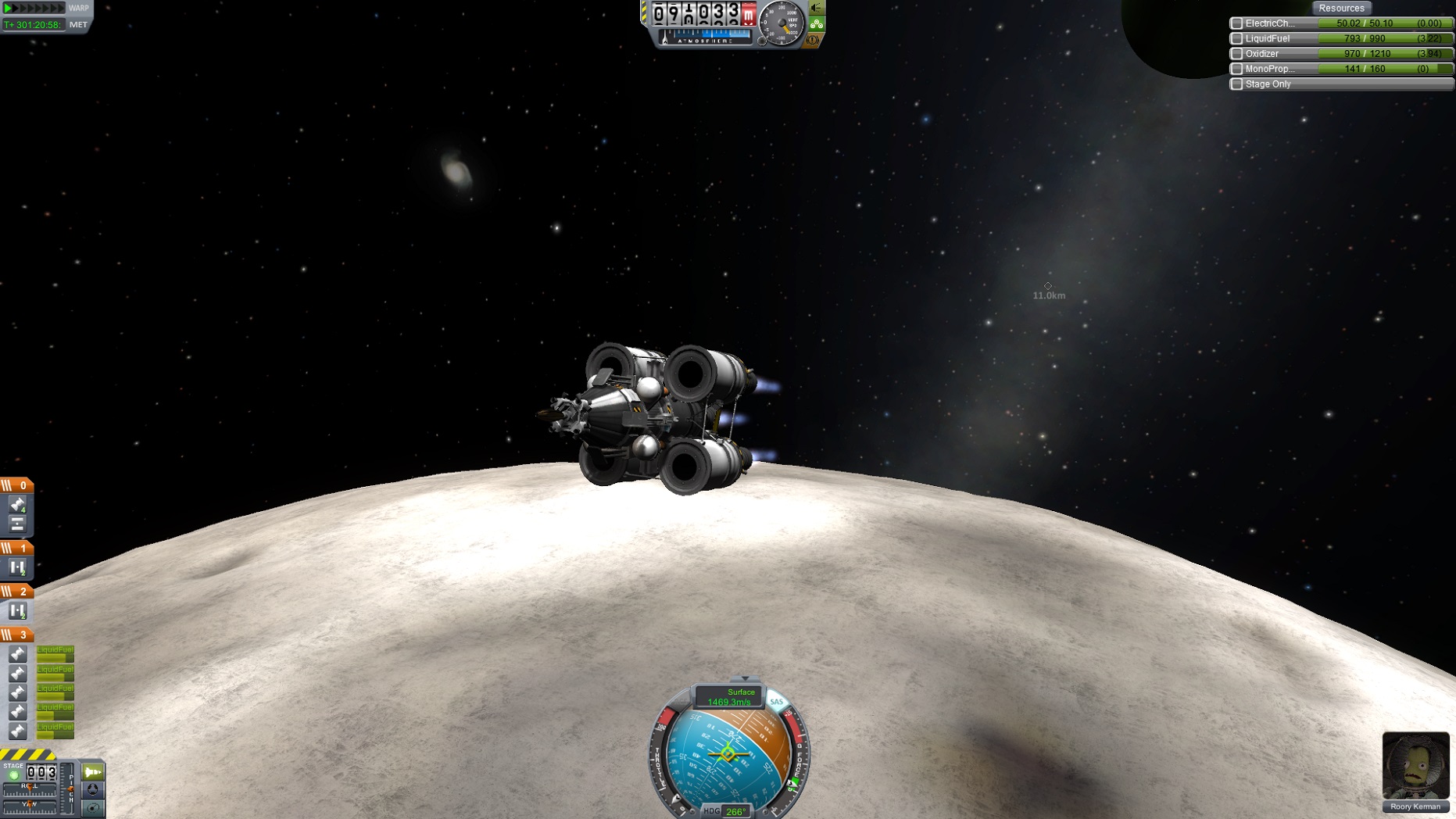Toggle the MonoPropellant resource checkbox
Viewport: 1456px width, 819px height.
click(1236, 69)
